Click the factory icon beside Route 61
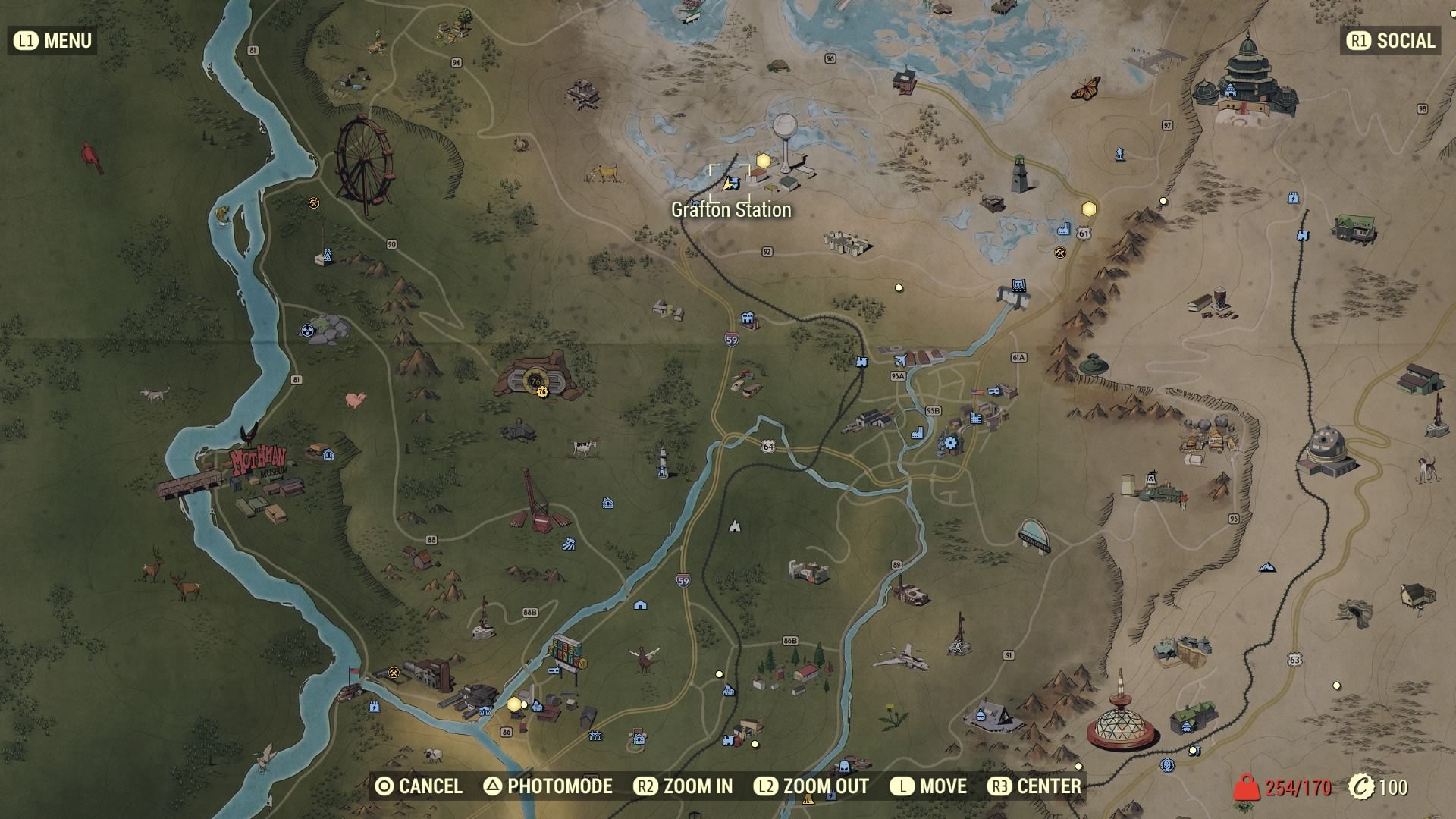This screenshot has height=819, width=1456. (1064, 230)
